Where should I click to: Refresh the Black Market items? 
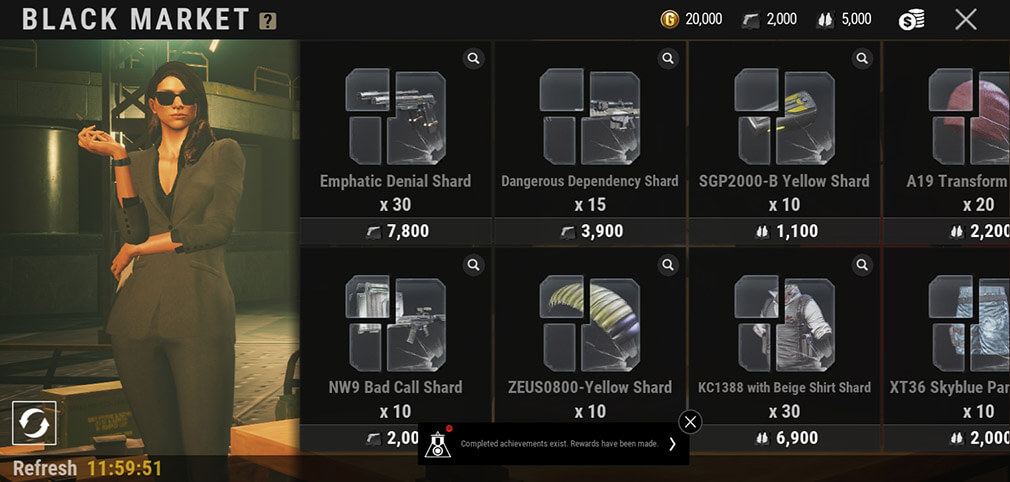(34, 423)
